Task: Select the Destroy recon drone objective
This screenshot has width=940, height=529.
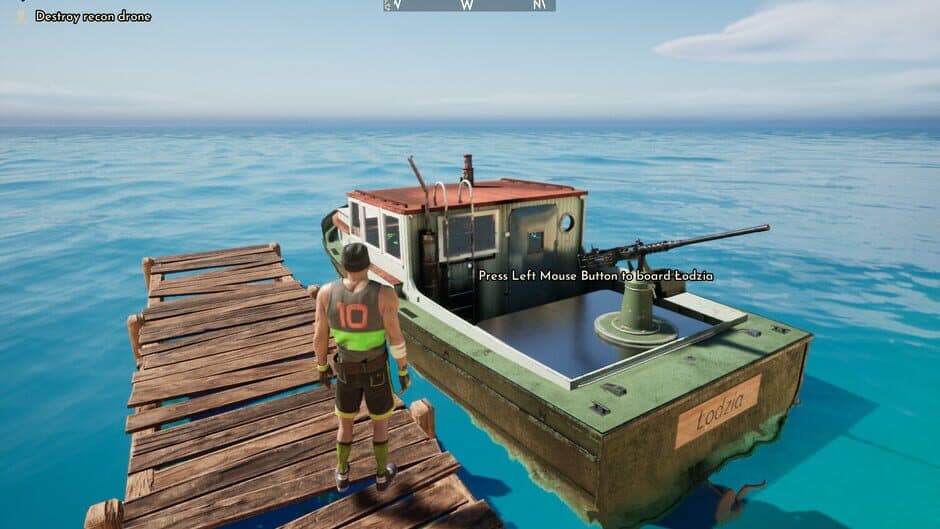Action: click(x=92, y=16)
